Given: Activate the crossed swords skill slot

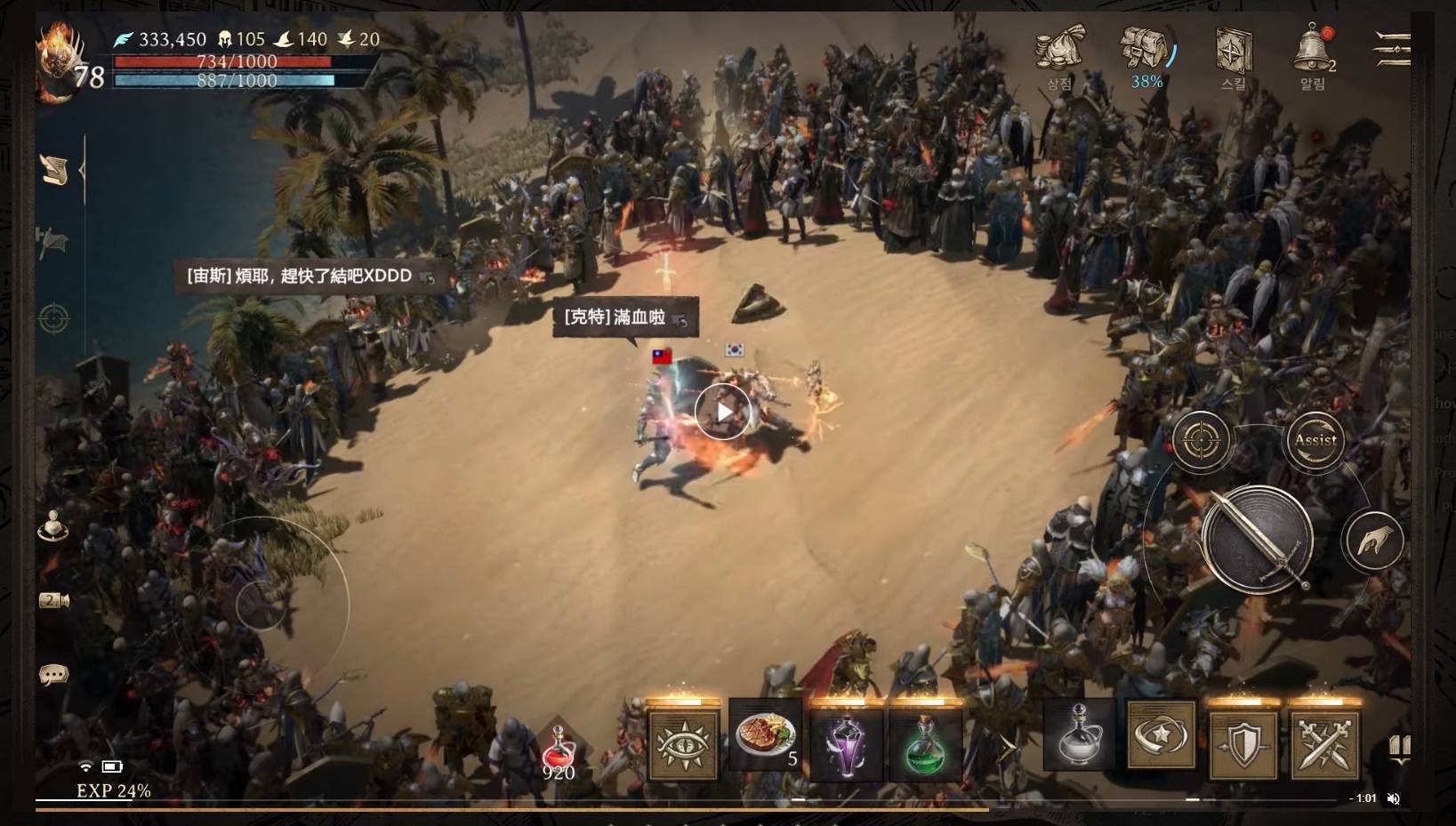Looking at the screenshot, I should [x=1324, y=745].
